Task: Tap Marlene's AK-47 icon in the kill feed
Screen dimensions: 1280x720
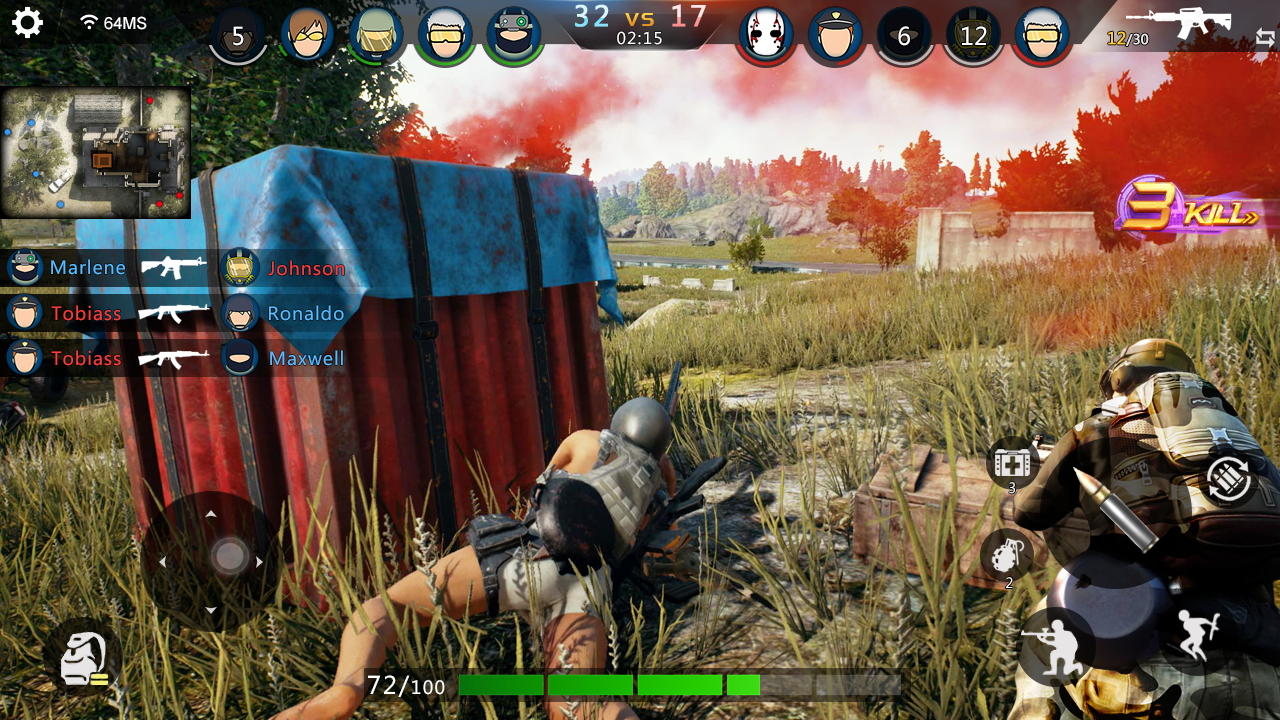Action: 170,268
